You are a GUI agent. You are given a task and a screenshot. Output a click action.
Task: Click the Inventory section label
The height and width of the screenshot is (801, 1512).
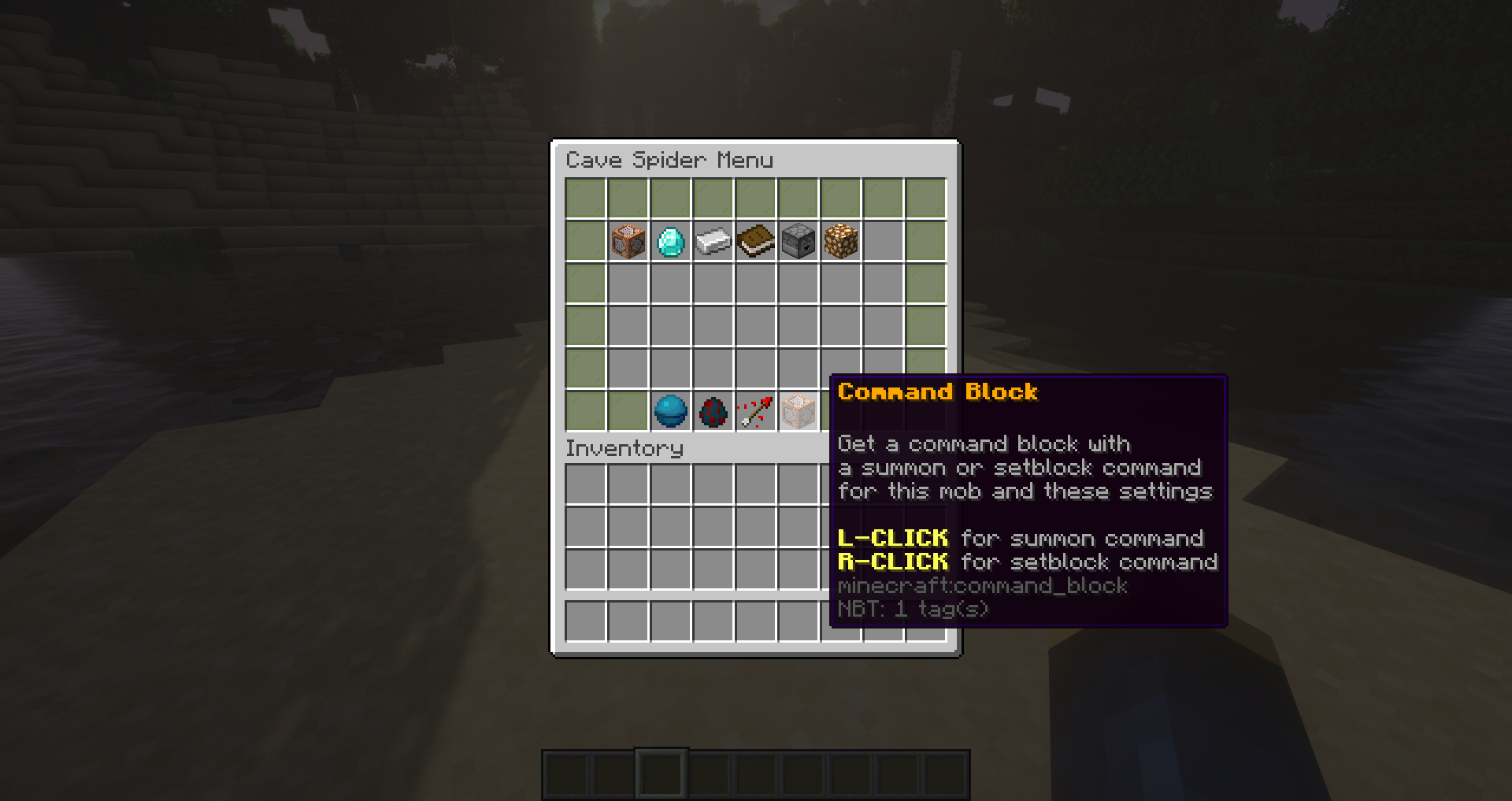click(x=624, y=448)
